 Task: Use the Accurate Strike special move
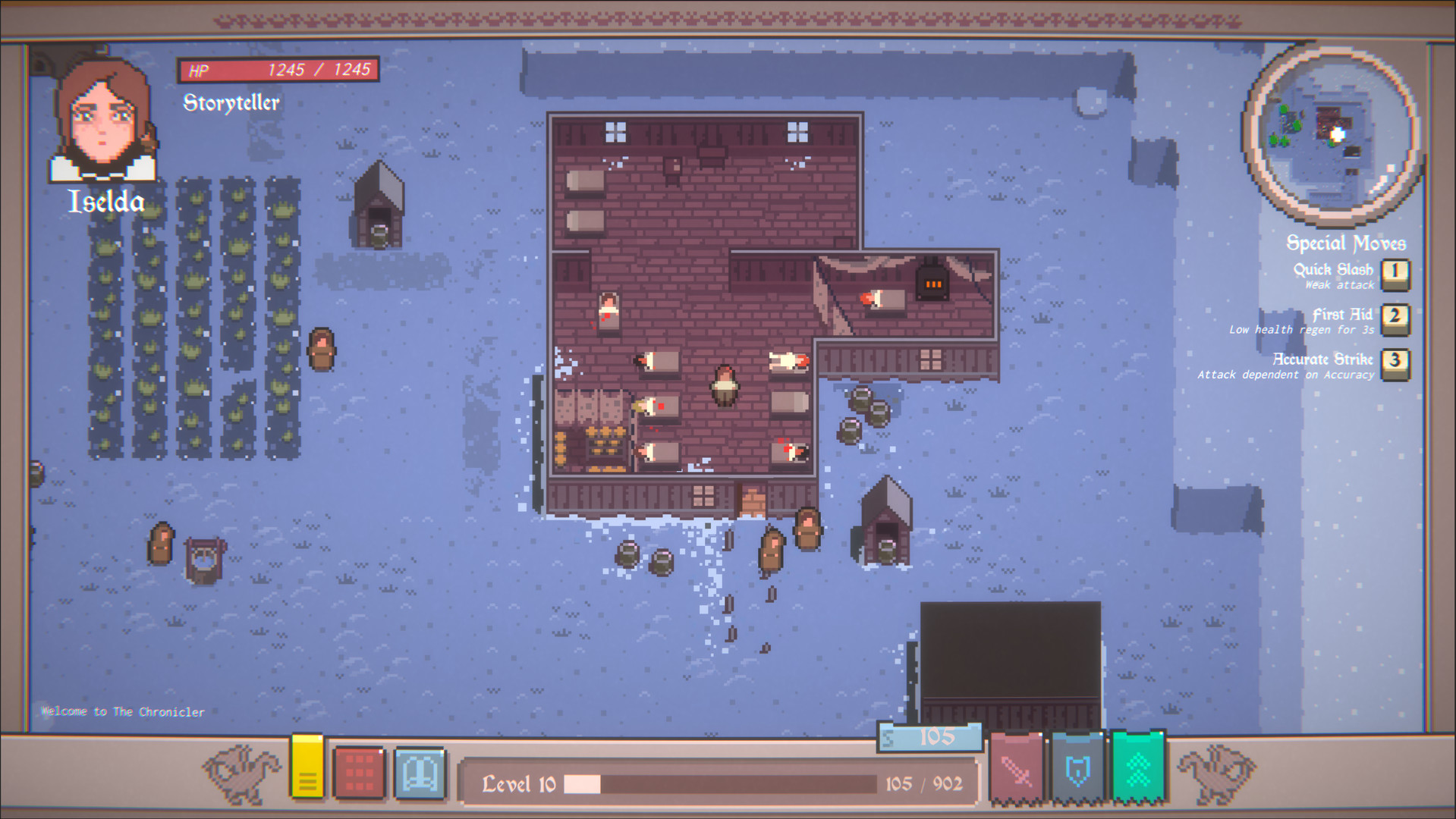click(1396, 364)
